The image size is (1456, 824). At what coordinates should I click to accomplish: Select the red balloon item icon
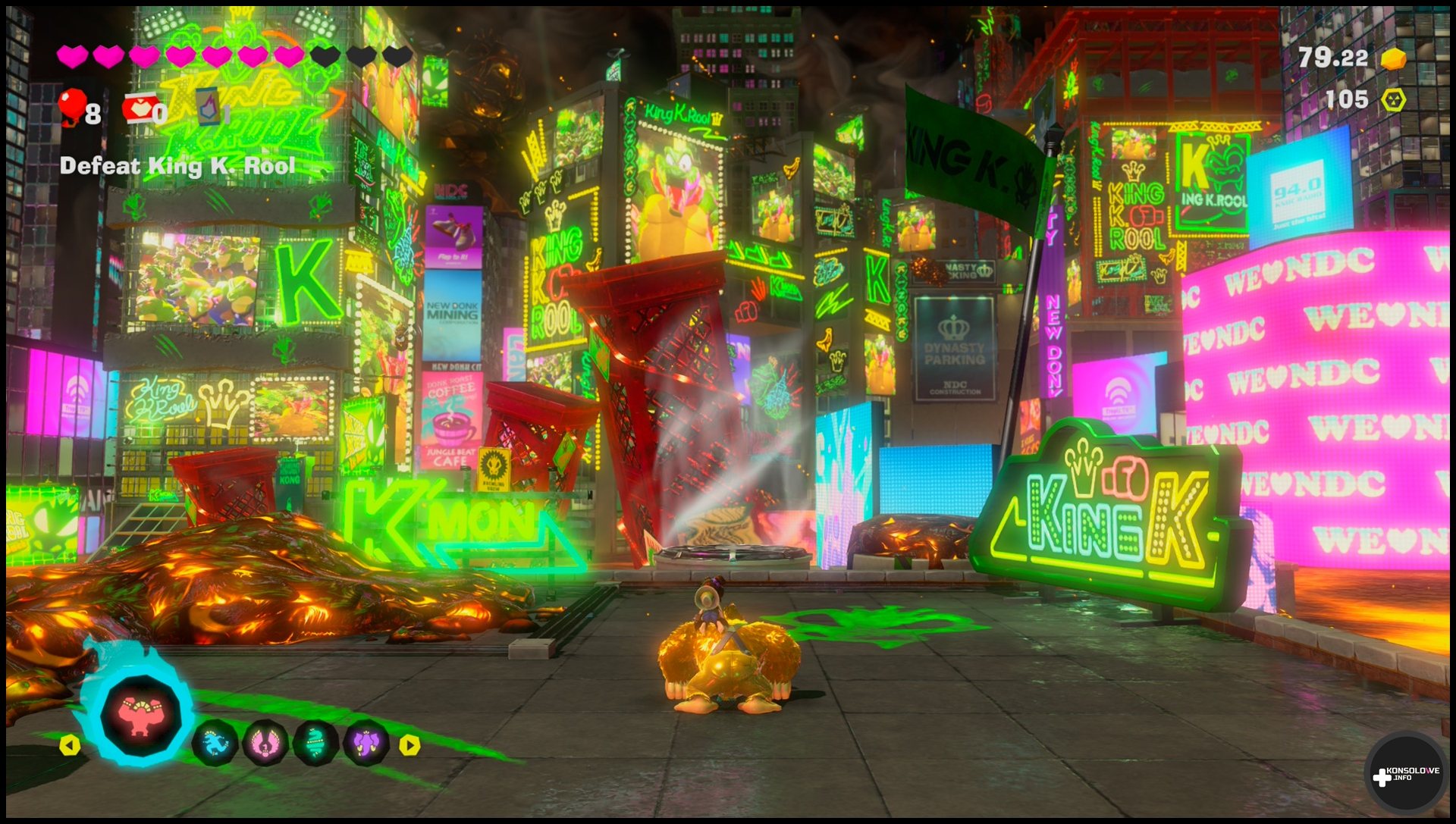pos(73,107)
